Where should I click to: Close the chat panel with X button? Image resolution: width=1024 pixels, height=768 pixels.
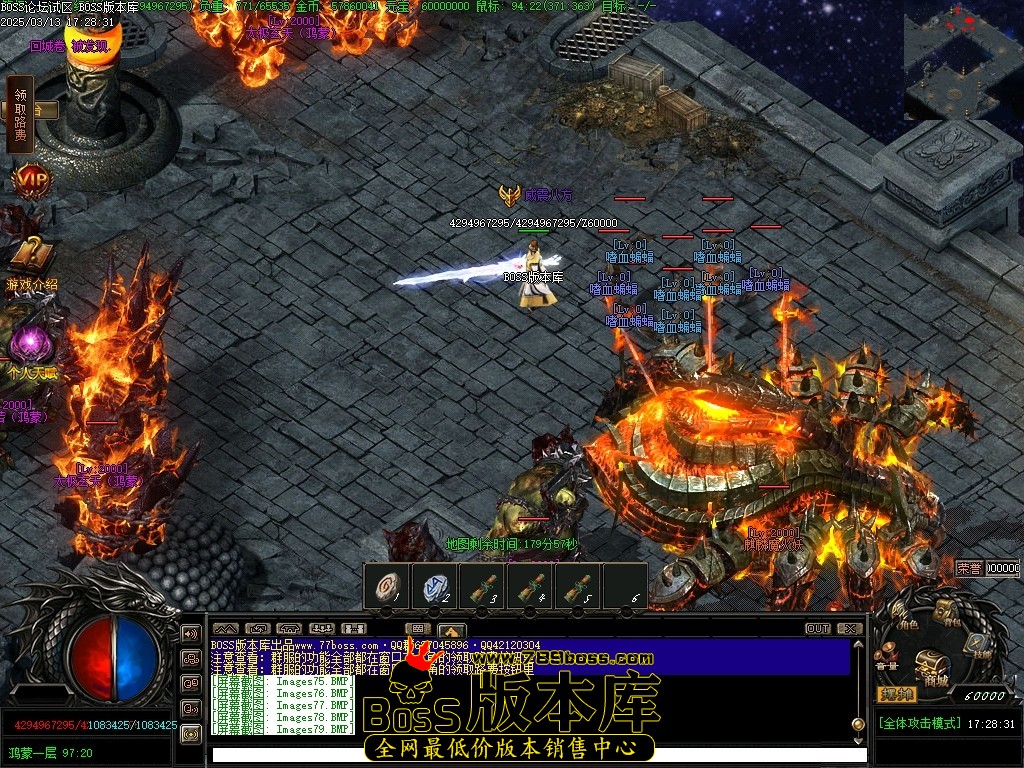pyautogui.click(x=849, y=629)
